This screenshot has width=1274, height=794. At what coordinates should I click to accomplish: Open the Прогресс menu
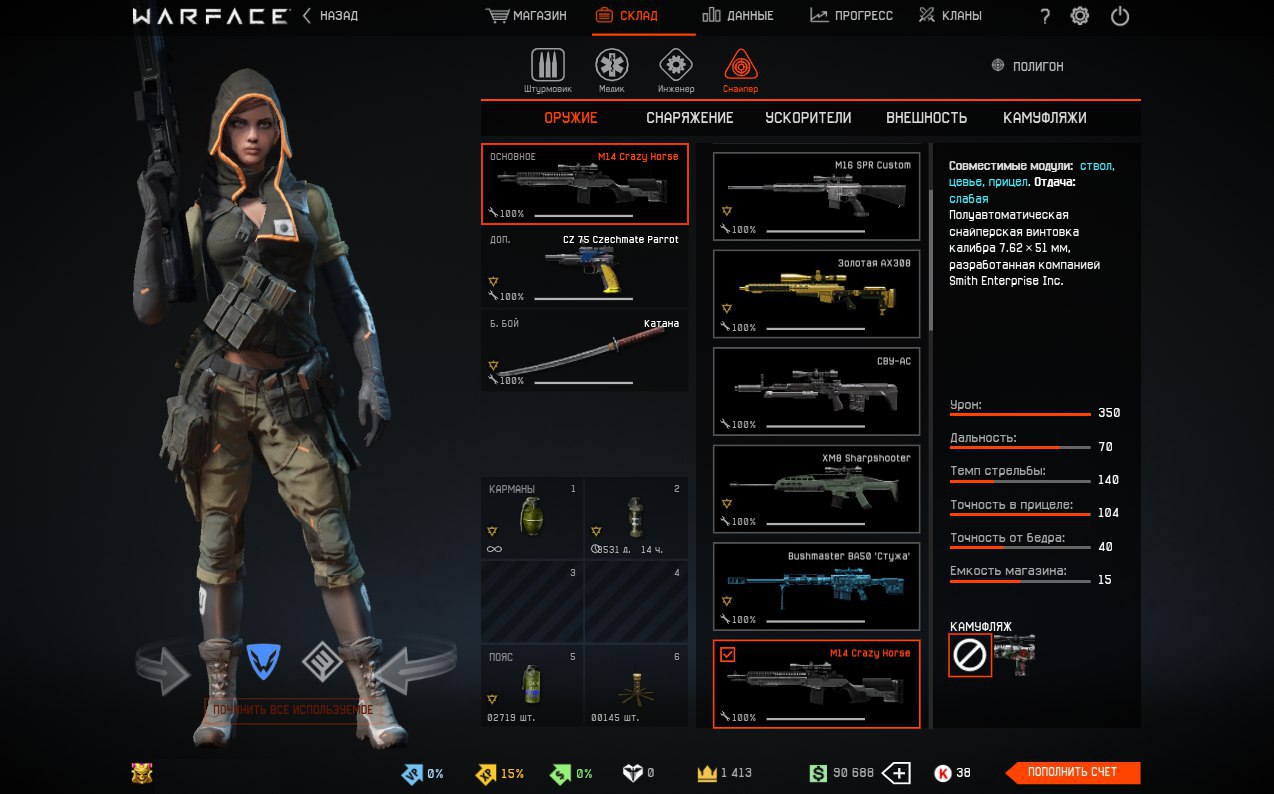coord(851,16)
